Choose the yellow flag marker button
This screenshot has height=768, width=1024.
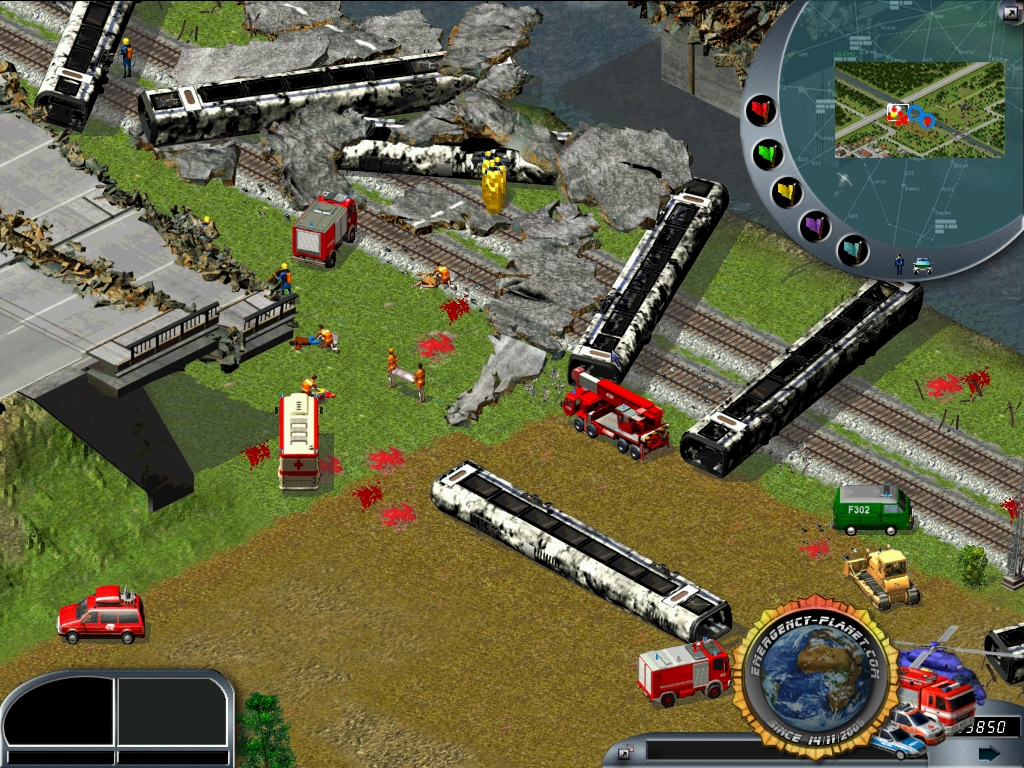[787, 192]
